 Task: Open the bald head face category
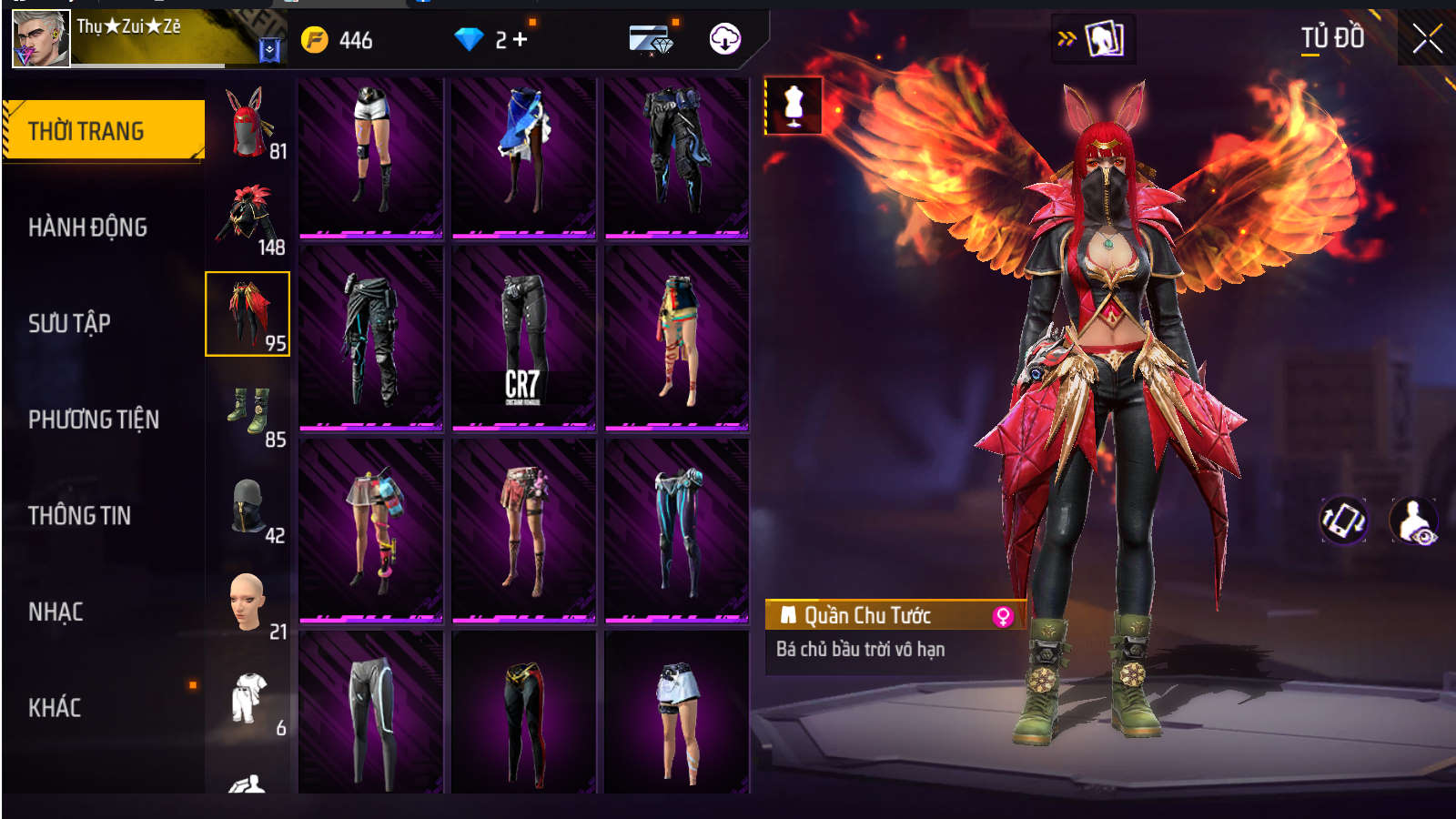[x=248, y=603]
